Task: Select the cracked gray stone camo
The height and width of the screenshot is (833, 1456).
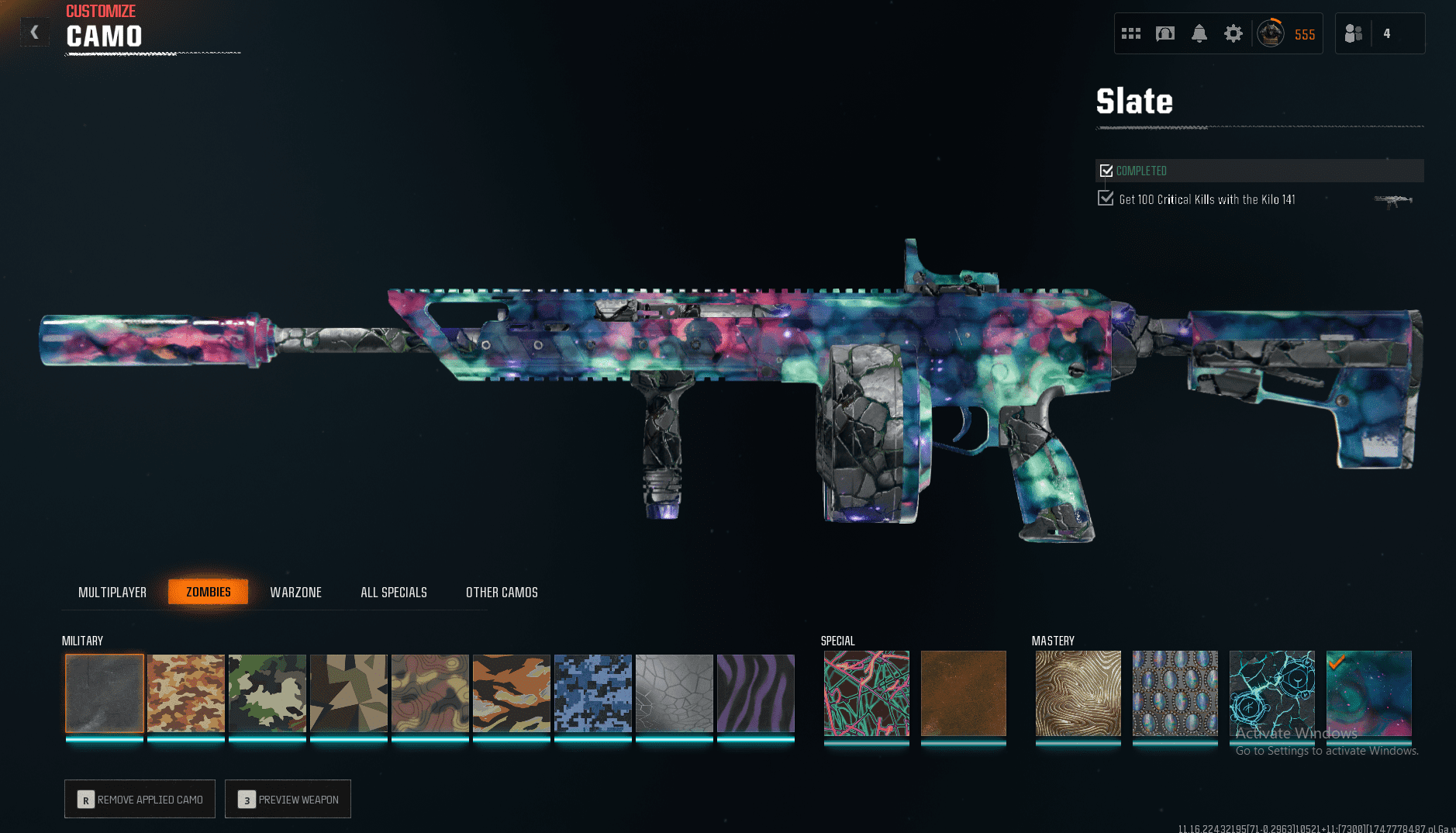Action: coord(675,693)
